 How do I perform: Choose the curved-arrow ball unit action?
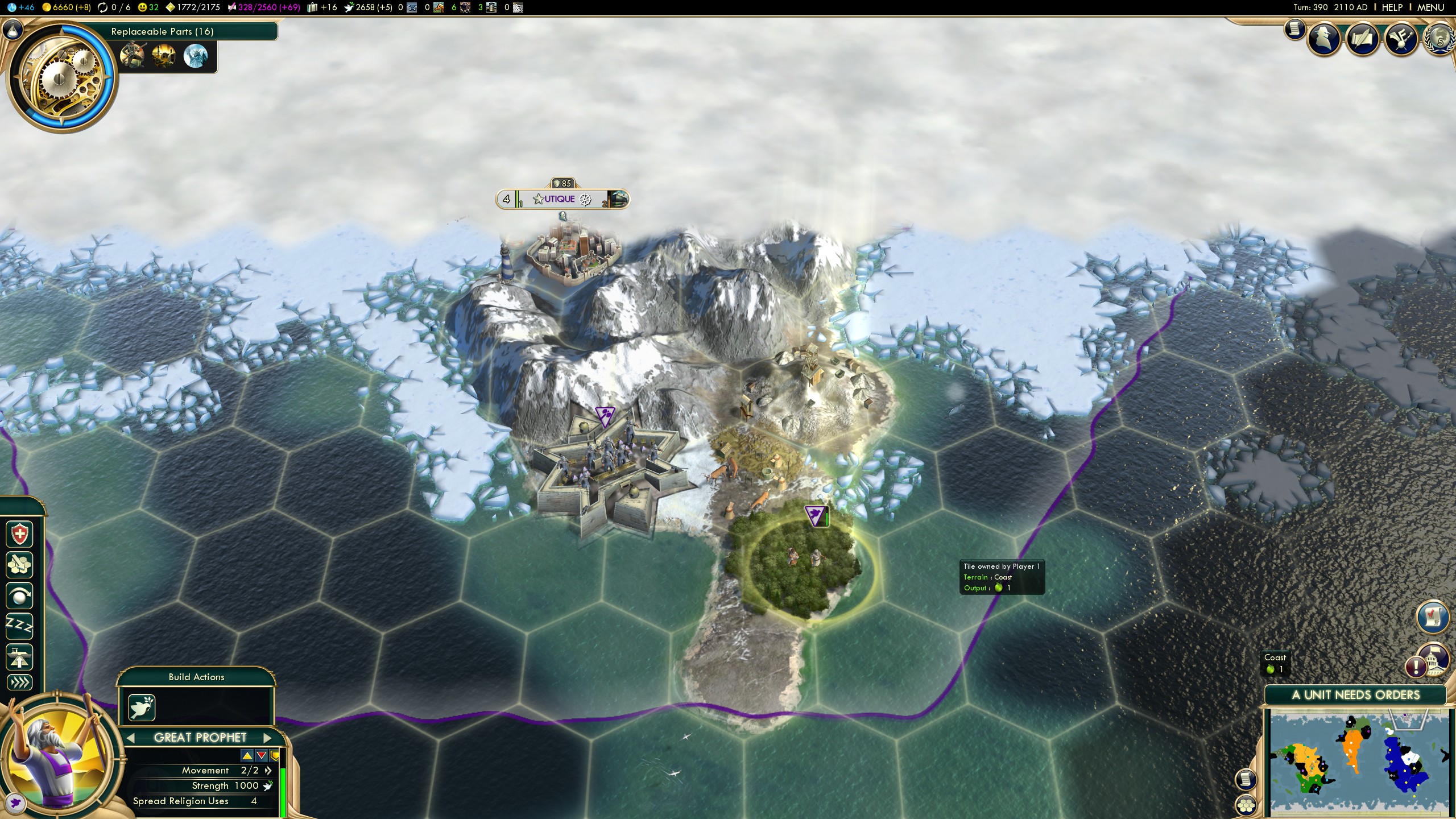(x=19, y=596)
